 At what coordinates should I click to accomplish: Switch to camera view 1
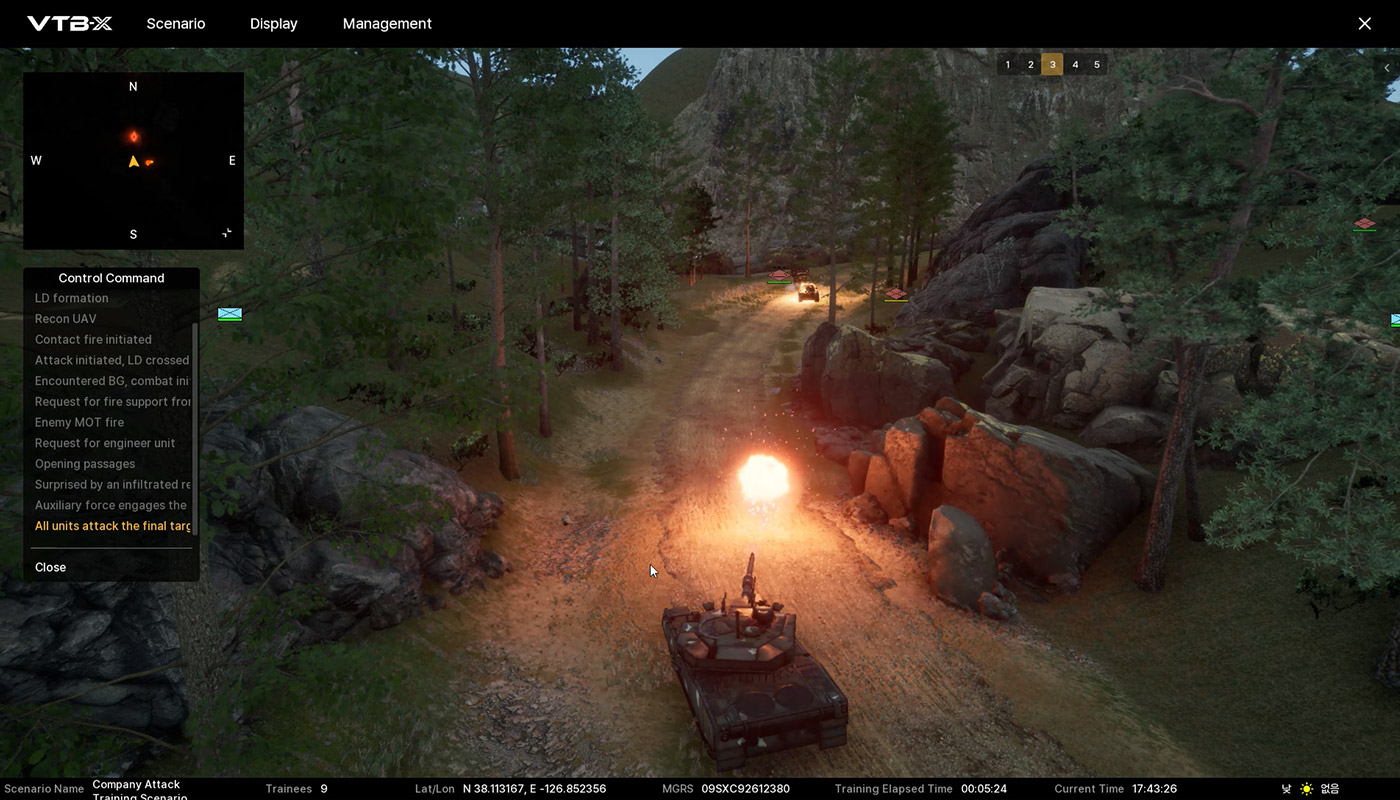coord(1008,65)
